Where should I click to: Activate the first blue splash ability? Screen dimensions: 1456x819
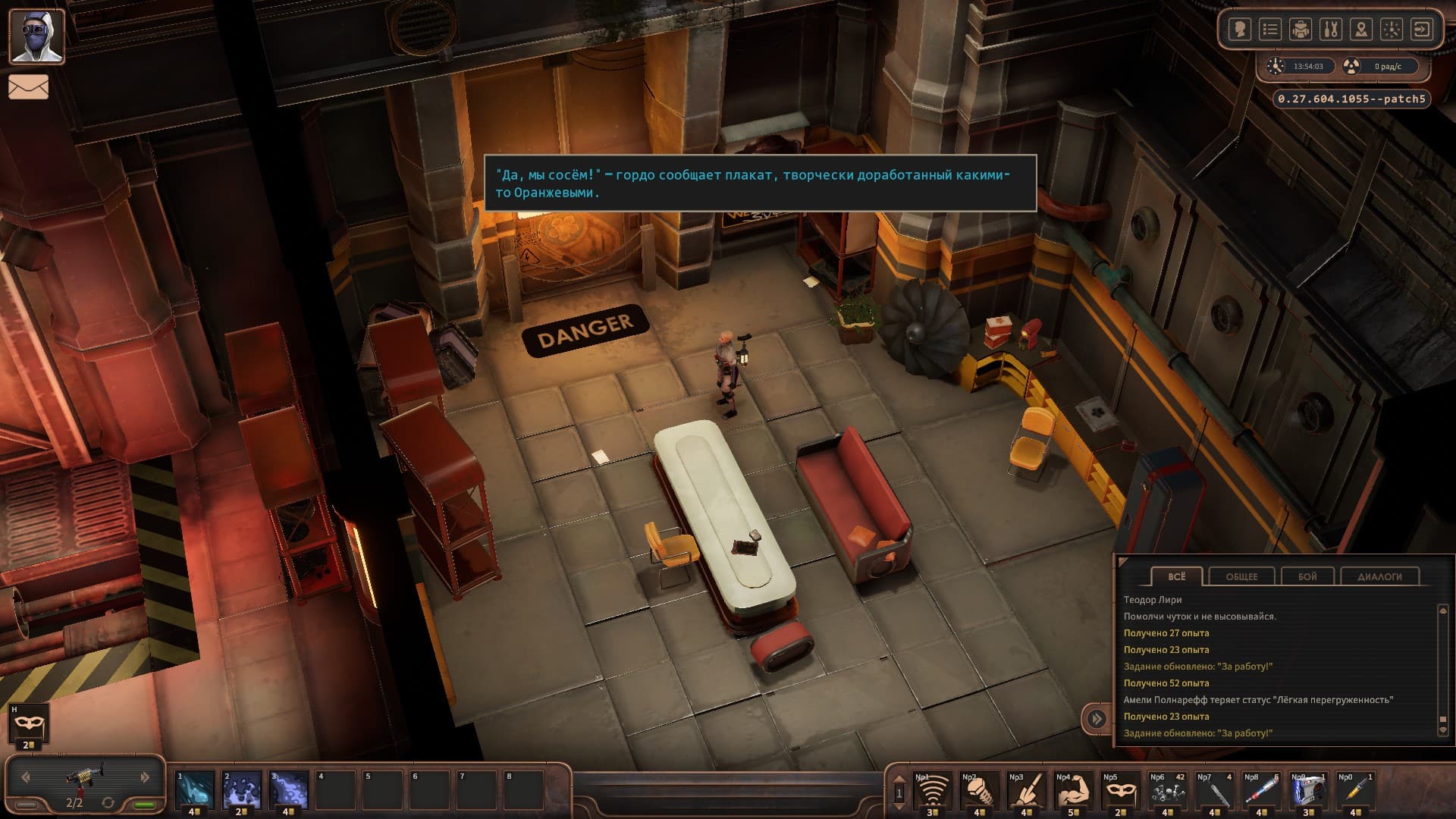pos(195,789)
